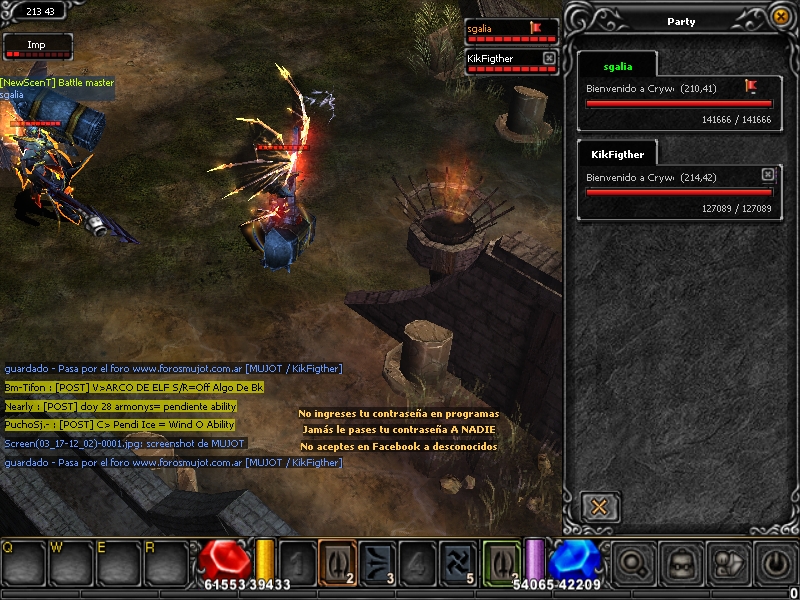This screenshot has height=600, width=800.
Task: Close the Party window with the gold X
Action: tap(780, 16)
